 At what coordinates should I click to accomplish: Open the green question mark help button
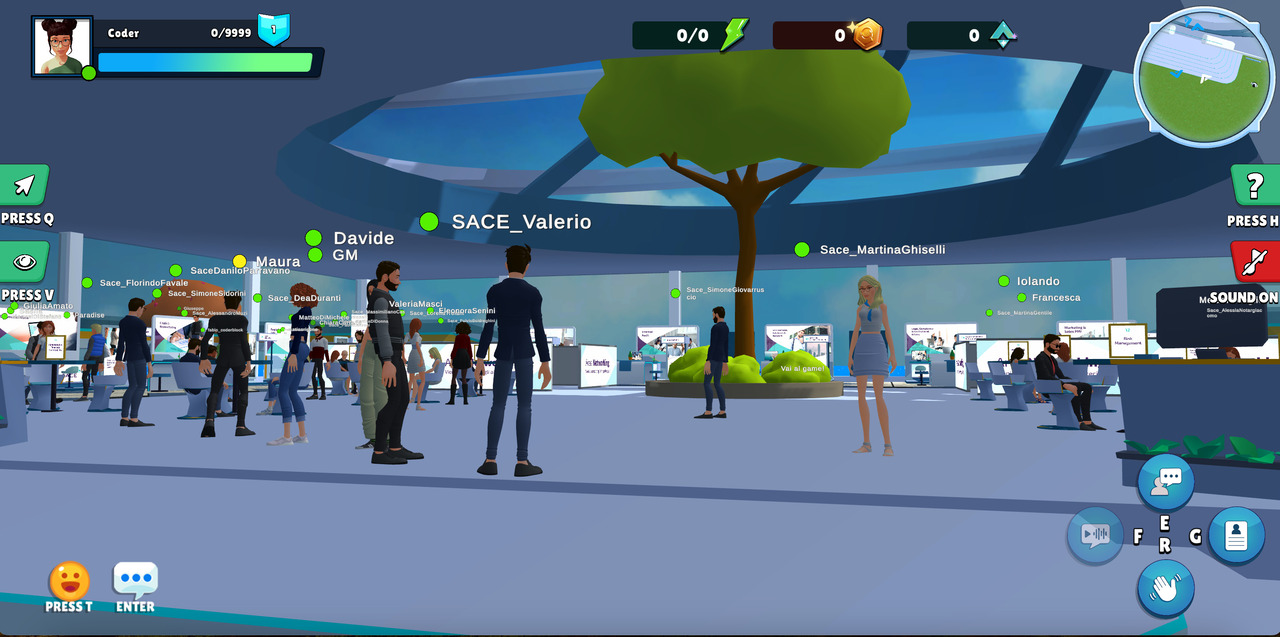point(1254,186)
